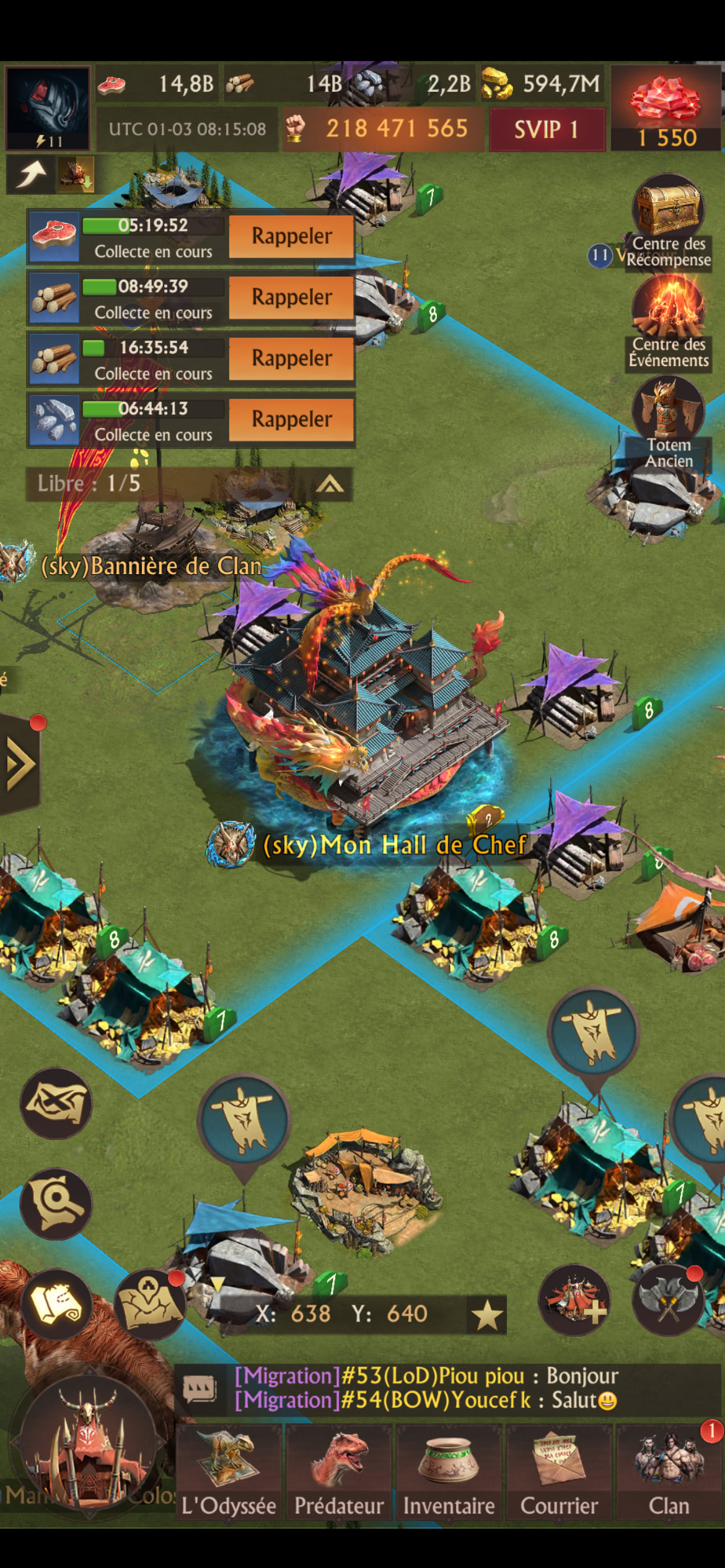Open the SVIP 1 panel

tap(547, 129)
